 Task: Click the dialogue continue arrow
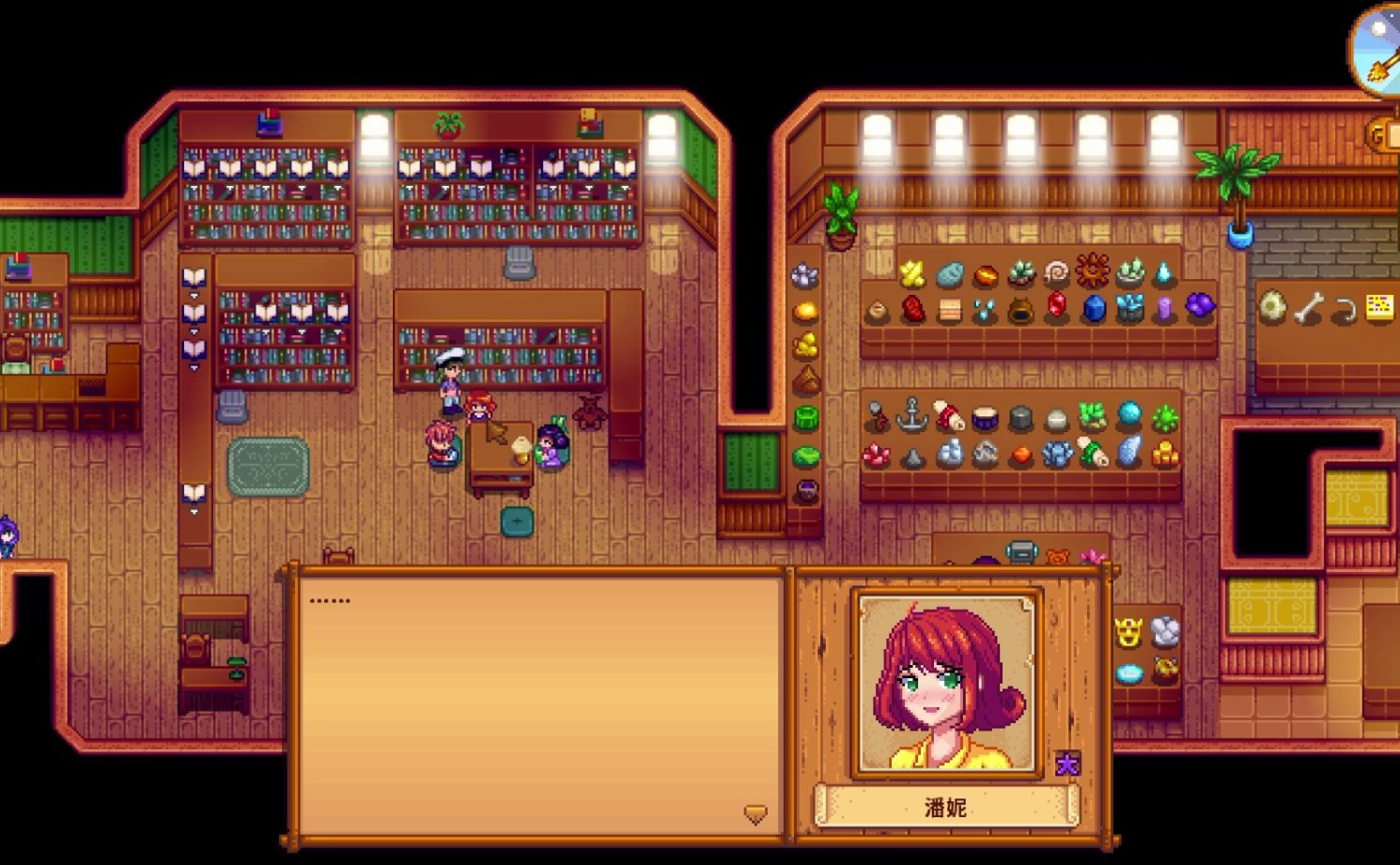(x=755, y=813)
